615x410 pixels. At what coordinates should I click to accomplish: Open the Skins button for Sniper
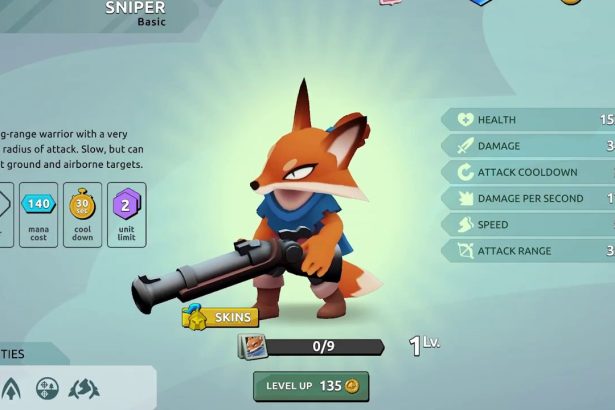pyautogui.click(x=220, y=318)
